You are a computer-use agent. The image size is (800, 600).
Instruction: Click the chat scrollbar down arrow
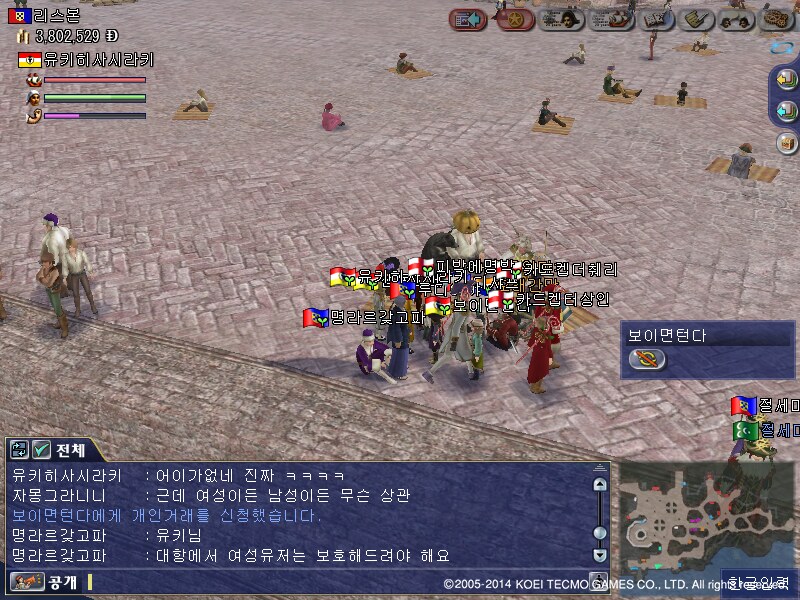pos(599,555)
